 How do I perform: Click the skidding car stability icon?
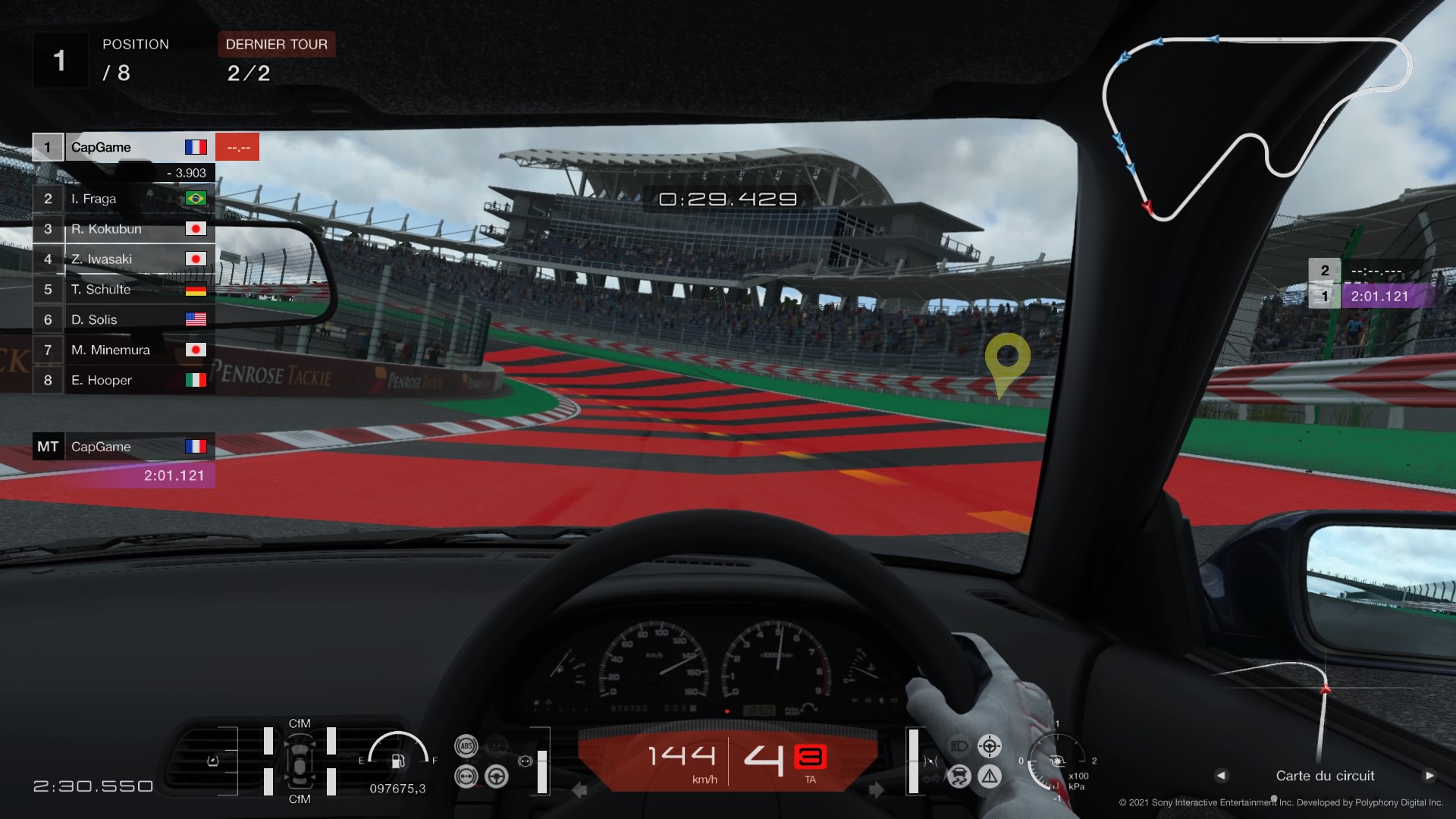coord(959,776)
